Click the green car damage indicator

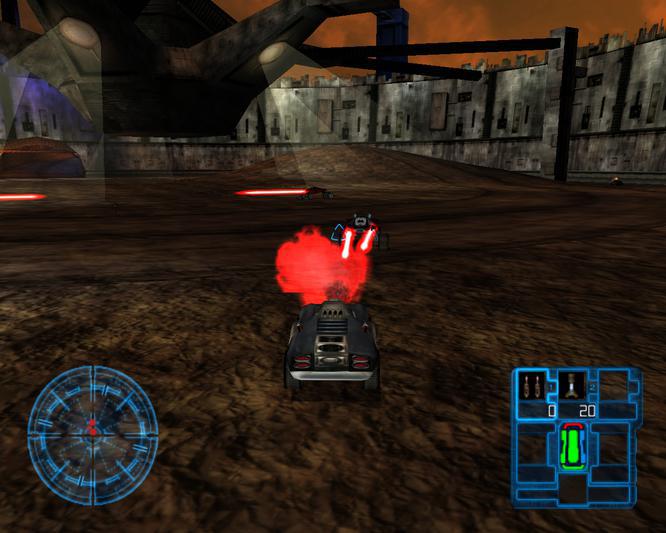[x=572, y=447]
